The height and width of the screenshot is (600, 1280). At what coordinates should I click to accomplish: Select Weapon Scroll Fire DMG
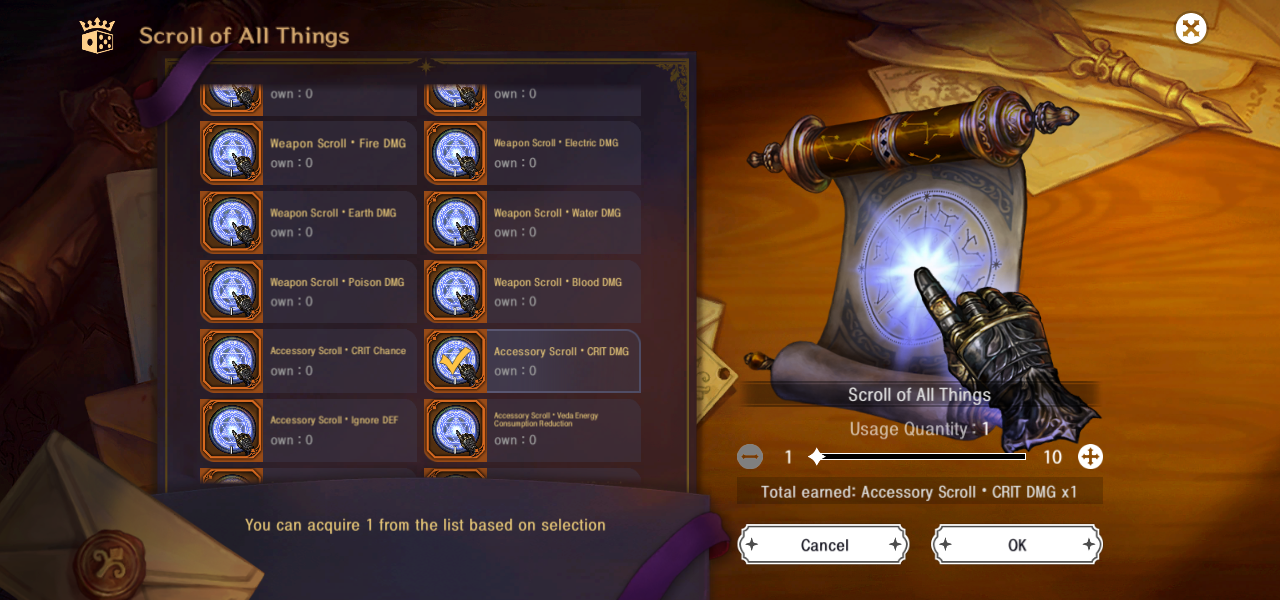click(308, 152)
